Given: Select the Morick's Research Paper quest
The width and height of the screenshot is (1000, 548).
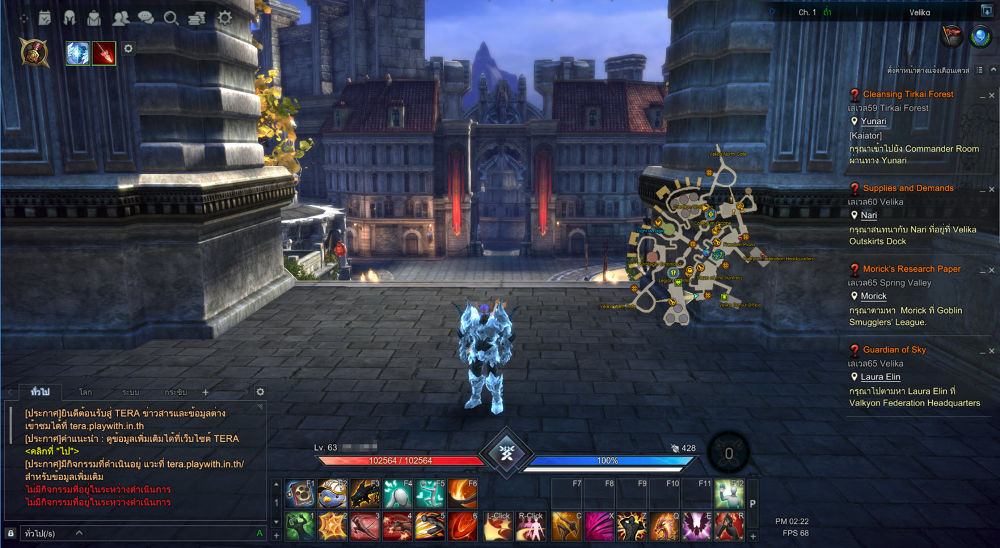Looking at the screenshot, I should 911,269.
